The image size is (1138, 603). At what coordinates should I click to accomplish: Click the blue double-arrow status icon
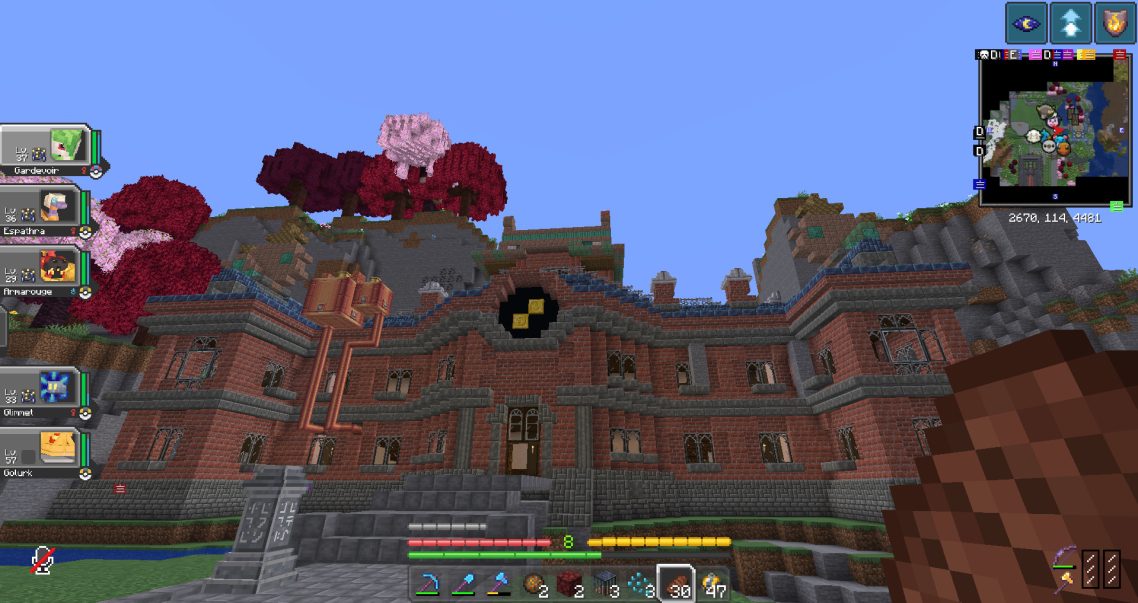click(x=1070, y=23)
